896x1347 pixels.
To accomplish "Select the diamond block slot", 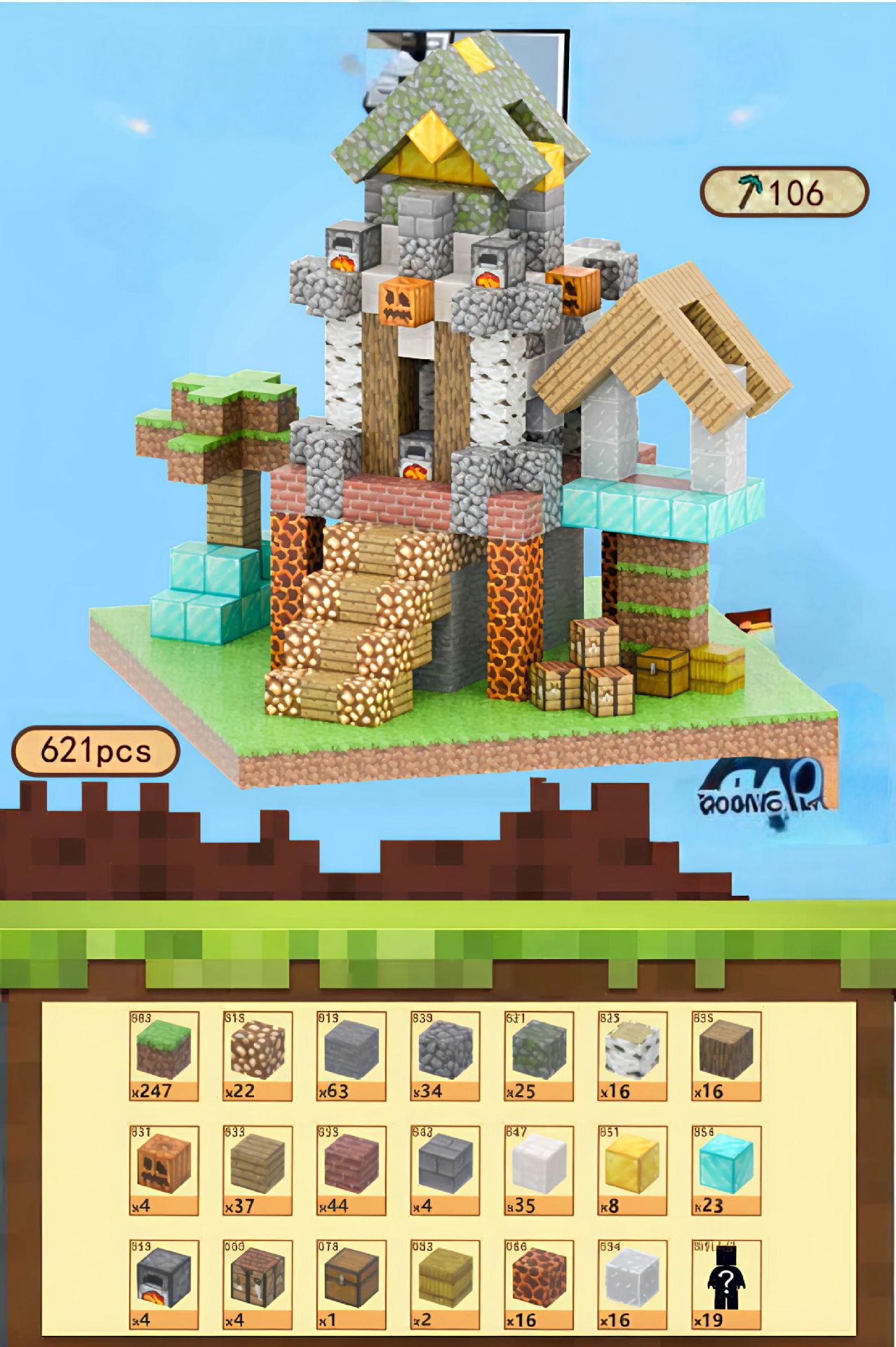I will click(726, 1169).
